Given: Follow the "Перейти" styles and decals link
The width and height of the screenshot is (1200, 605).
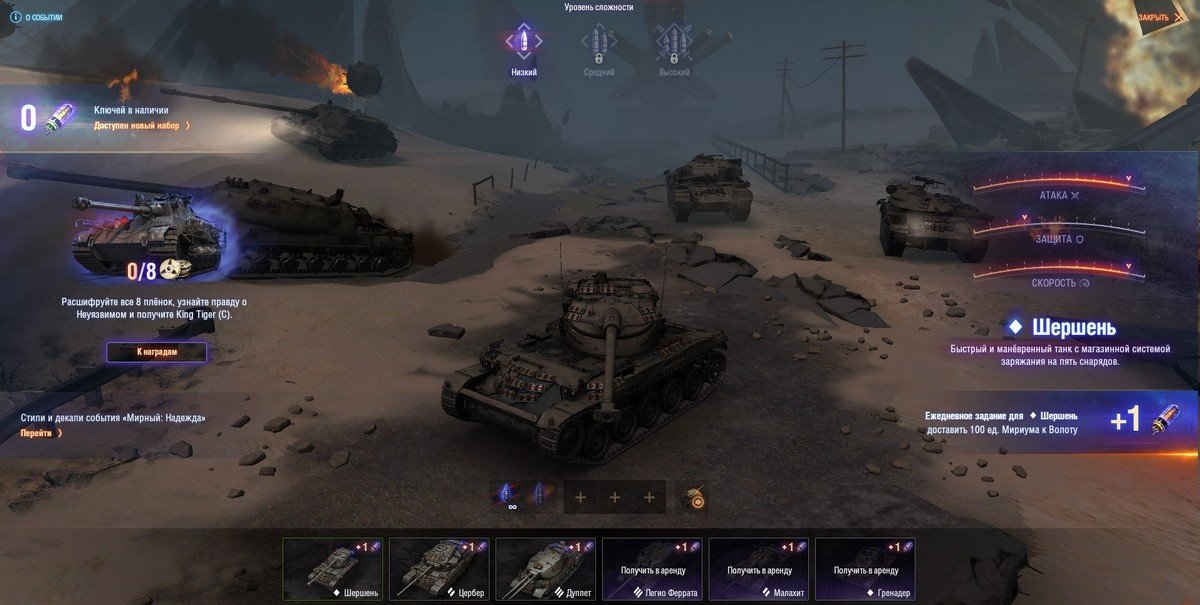Looking at the screenshot, I should (x=41, y=433).
